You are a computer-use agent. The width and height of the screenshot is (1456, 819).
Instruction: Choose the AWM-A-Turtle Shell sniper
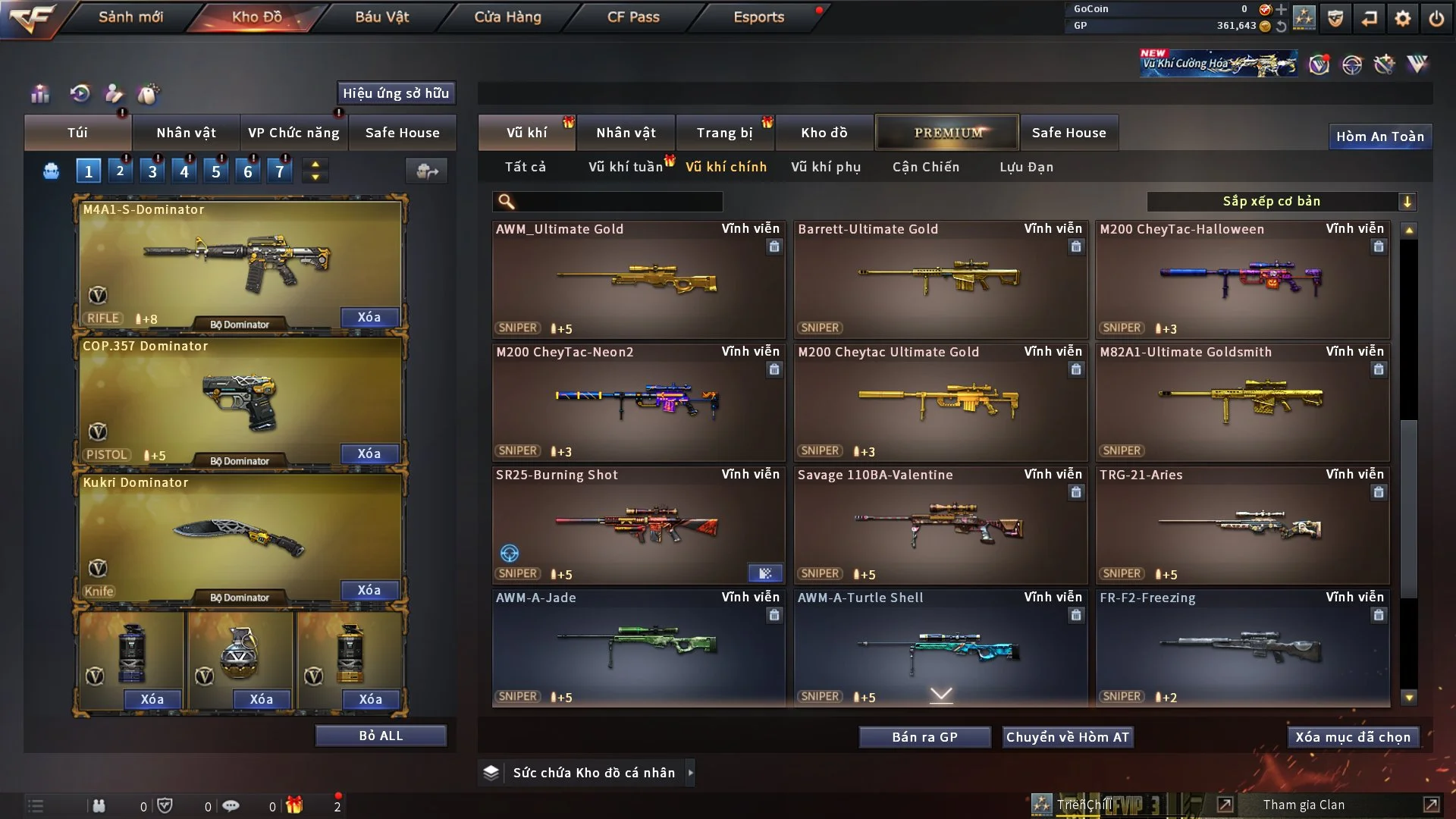click(940, 648)
